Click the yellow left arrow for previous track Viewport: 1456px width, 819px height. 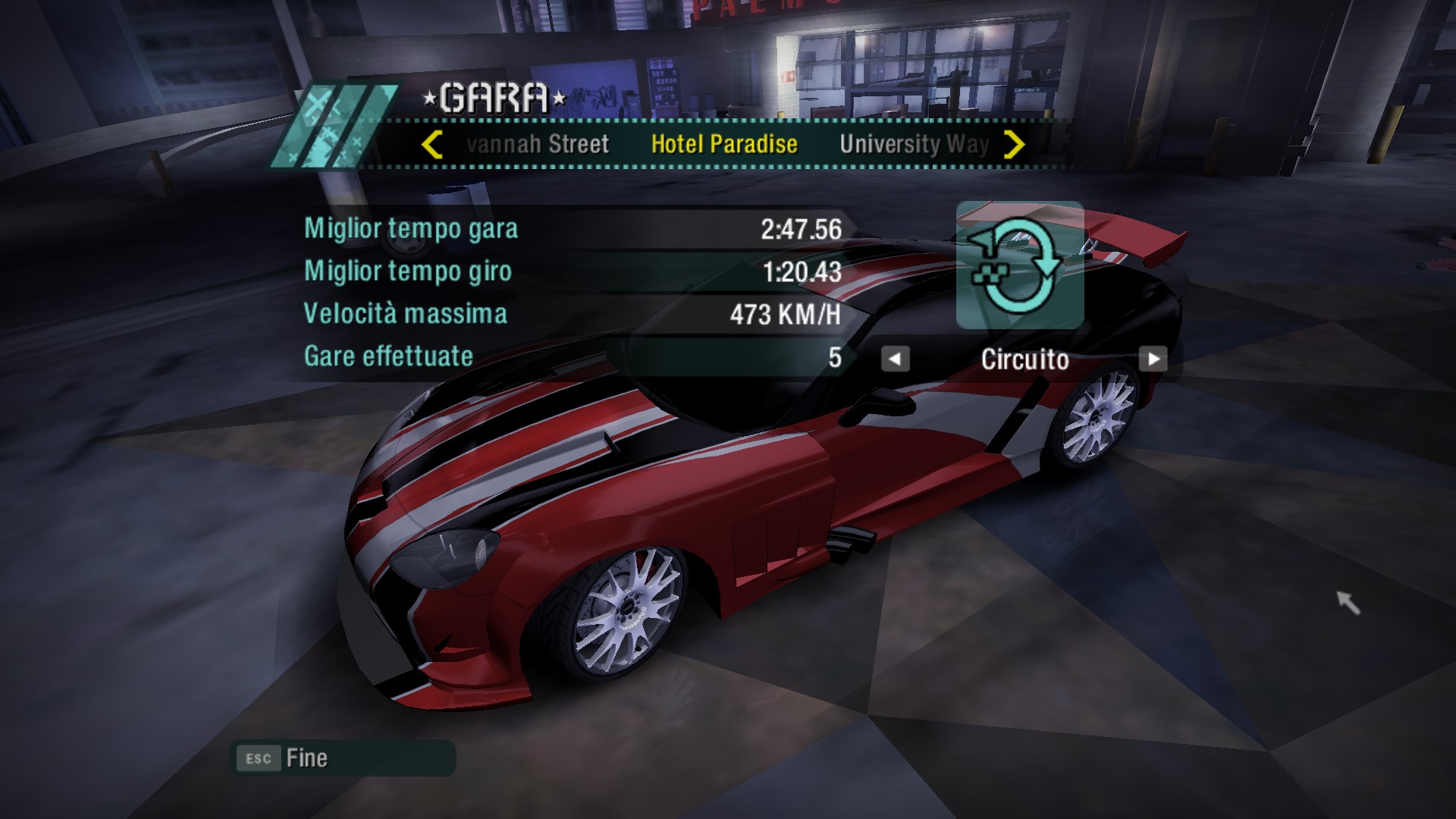[x=431, y=144]
